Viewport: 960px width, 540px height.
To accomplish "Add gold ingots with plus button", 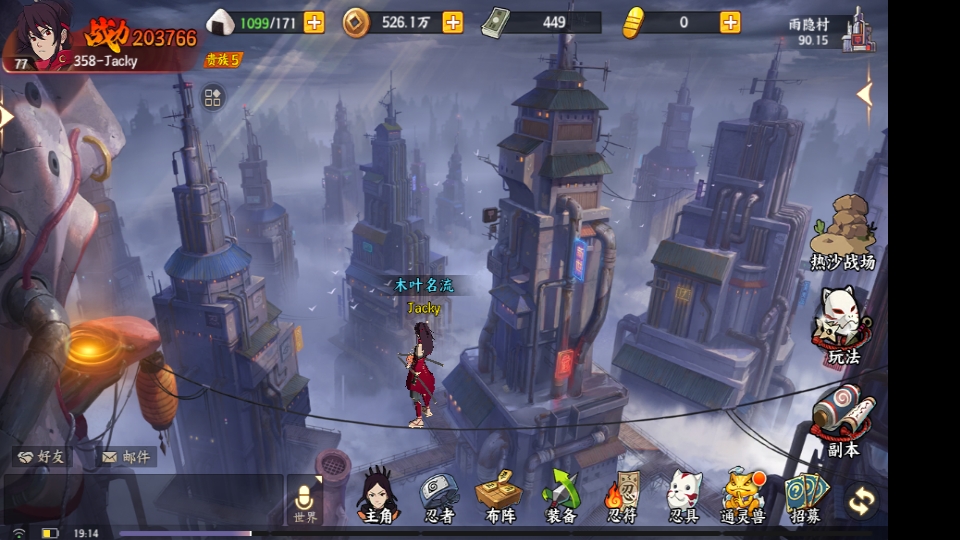I will [x=731, y=22].
